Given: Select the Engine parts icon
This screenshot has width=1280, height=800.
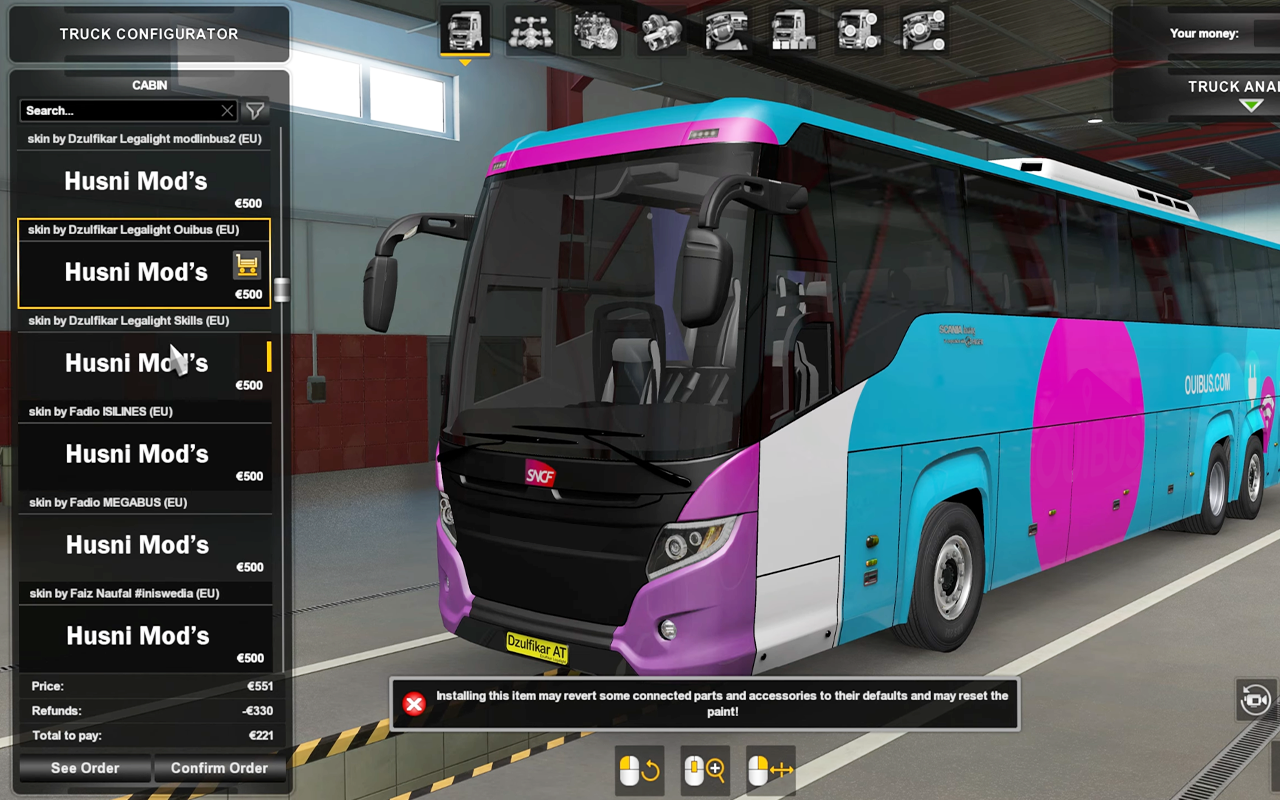Looking at the screenshot, I should (x=595, y=32).
